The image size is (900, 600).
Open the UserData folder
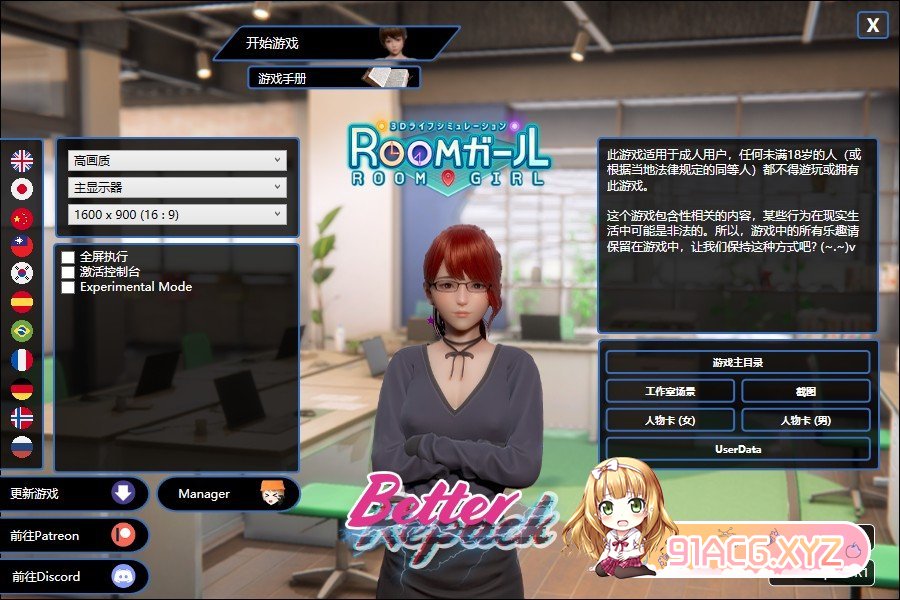(738, 449)
